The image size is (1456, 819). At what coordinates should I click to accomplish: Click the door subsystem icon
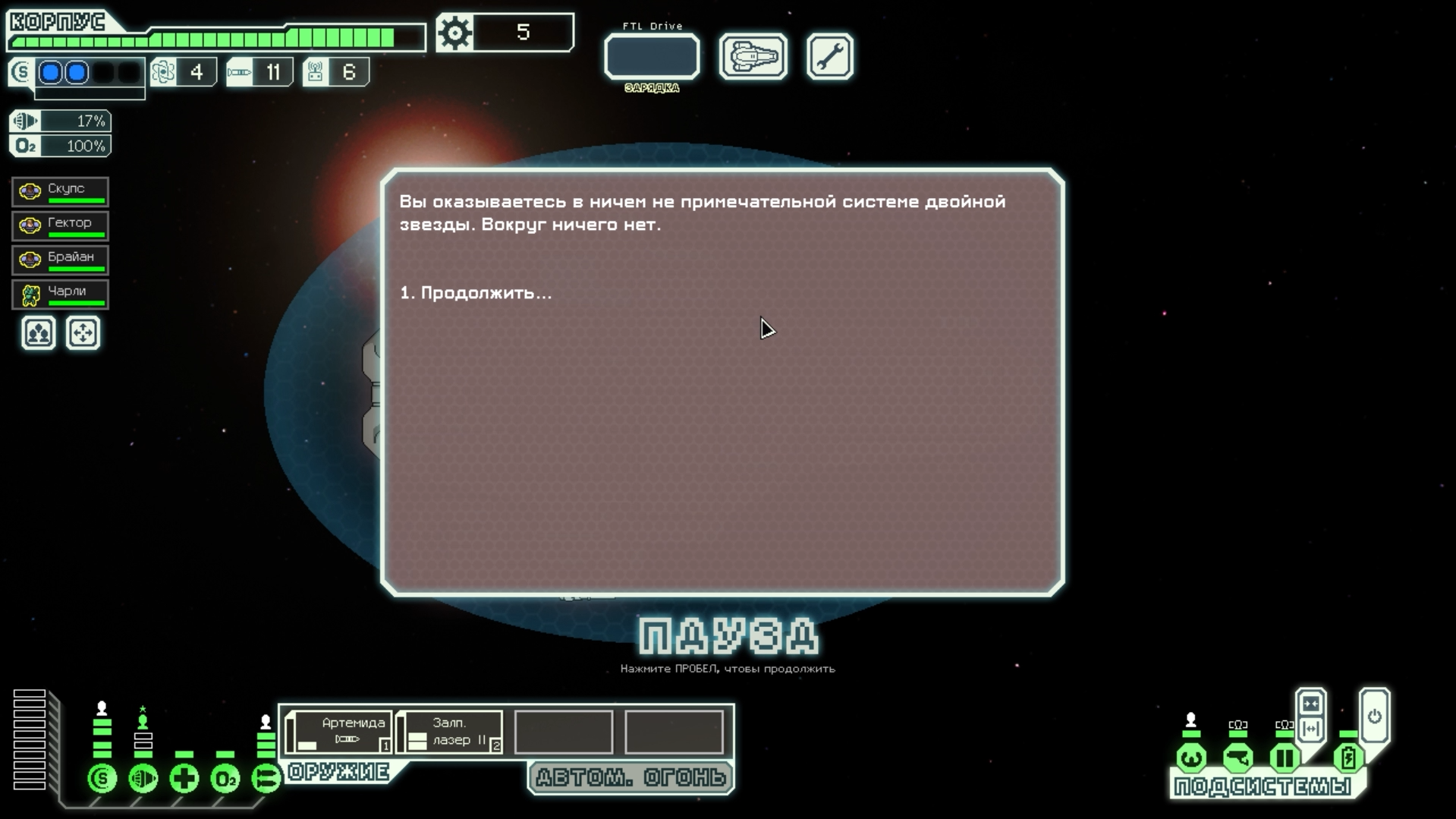pyautogui.click(x=1285, y=758)
